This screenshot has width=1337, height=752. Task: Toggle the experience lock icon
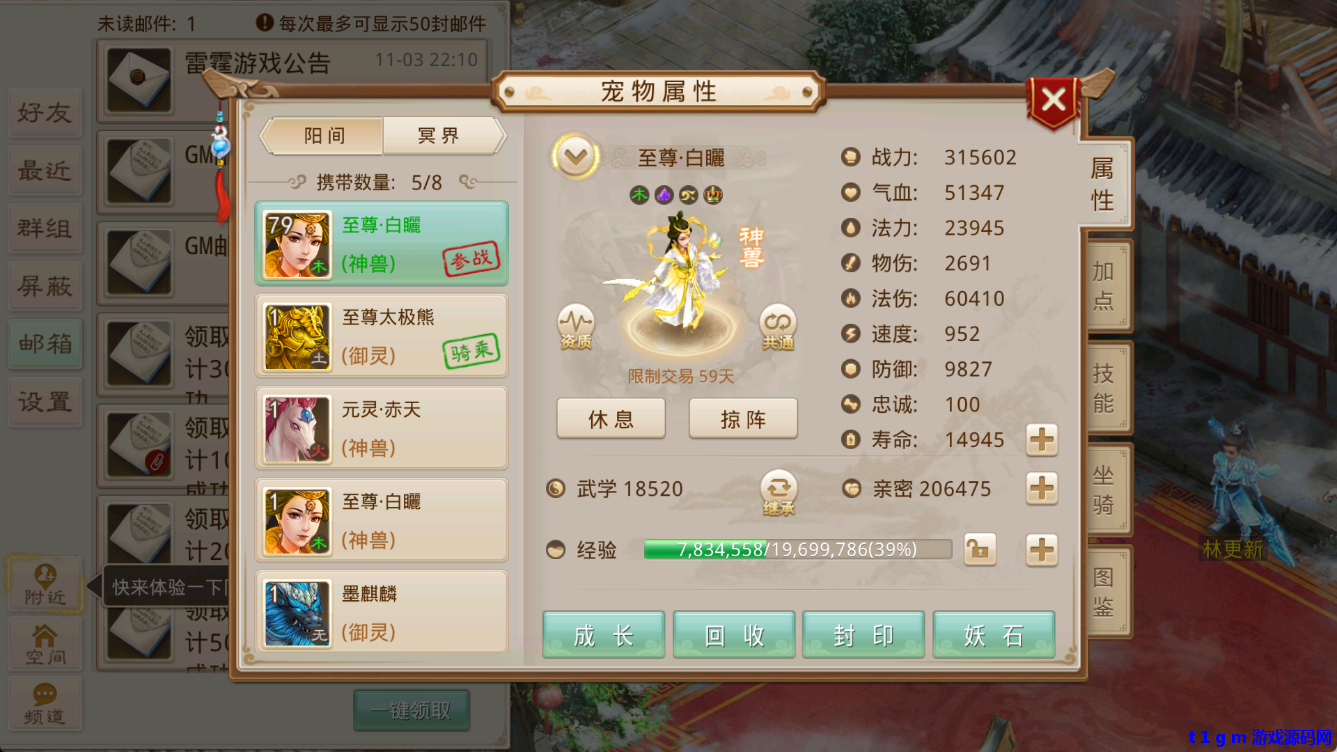pyautogui.click(x=979, y=549)
